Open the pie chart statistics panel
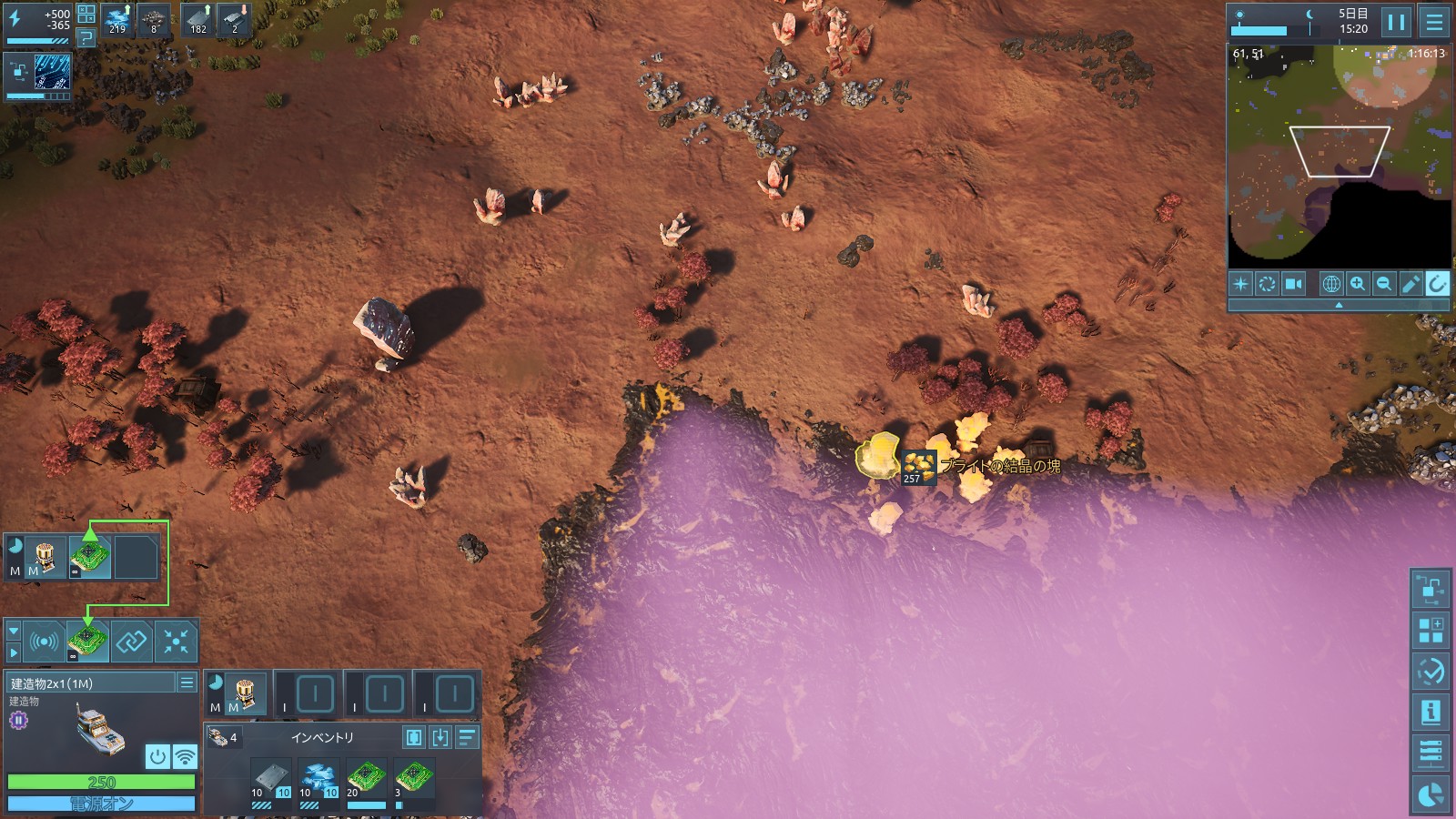1456x819 pixels. 1431,795
